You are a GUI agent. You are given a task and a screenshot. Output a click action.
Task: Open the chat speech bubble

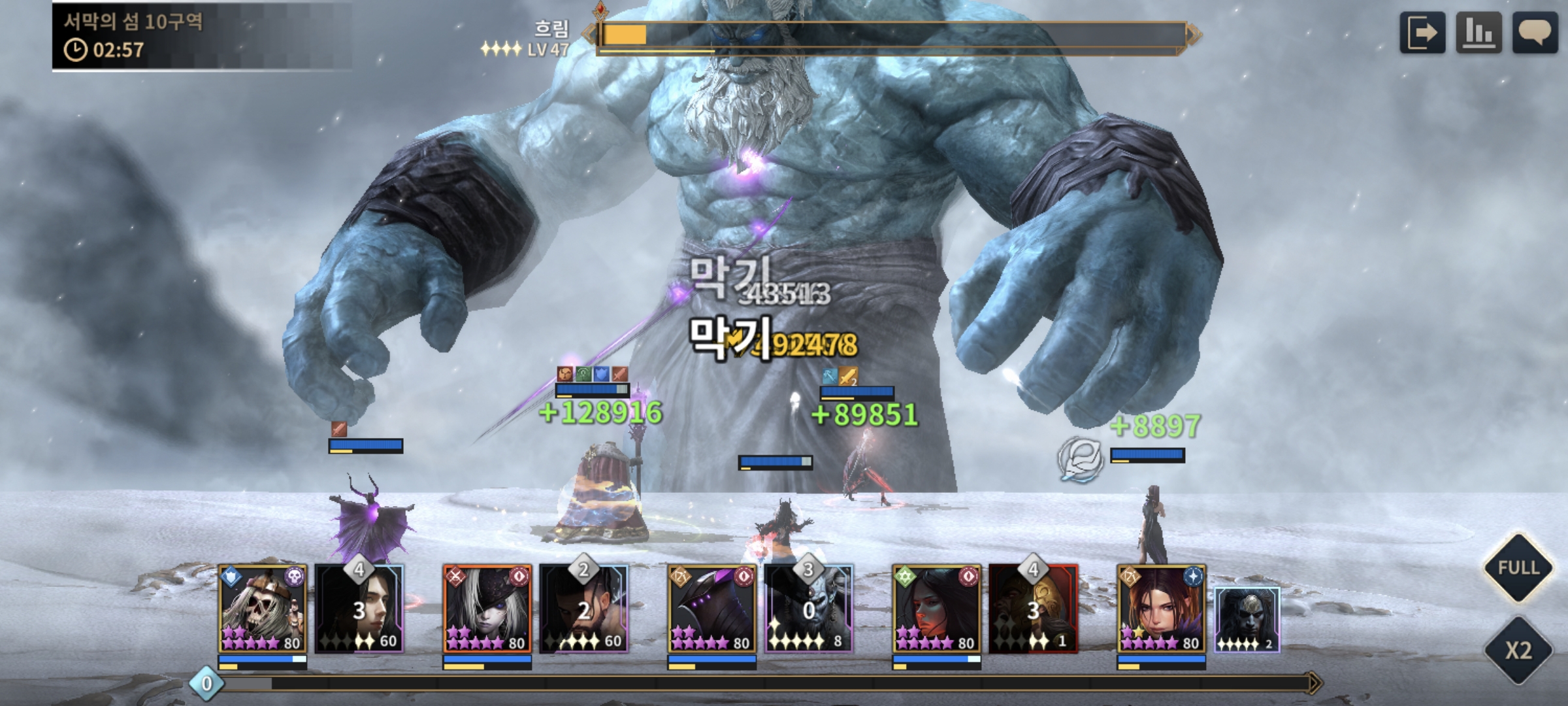pyautogui.click(x=1535, y=33)
